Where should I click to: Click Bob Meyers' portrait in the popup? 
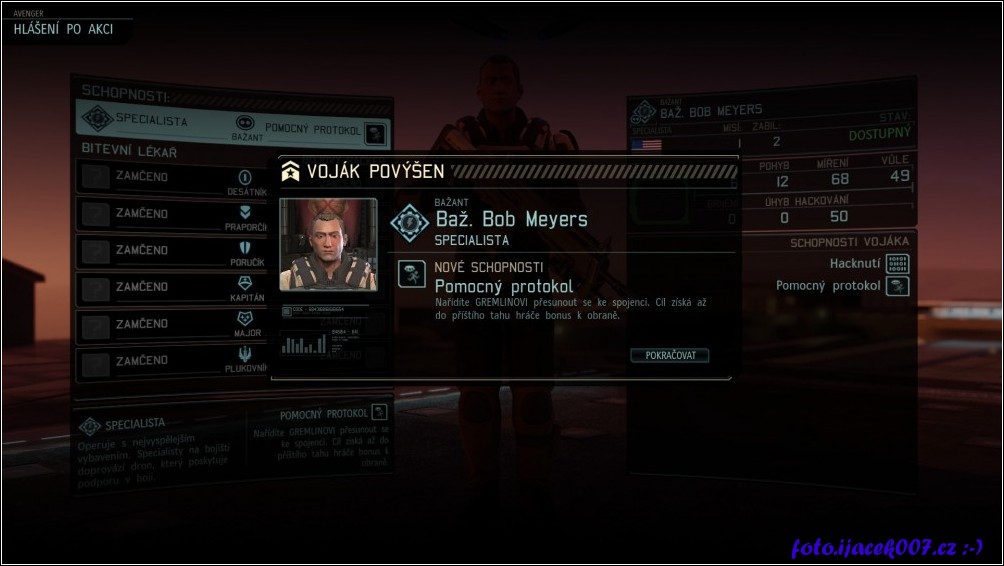(x=328, y=245)
